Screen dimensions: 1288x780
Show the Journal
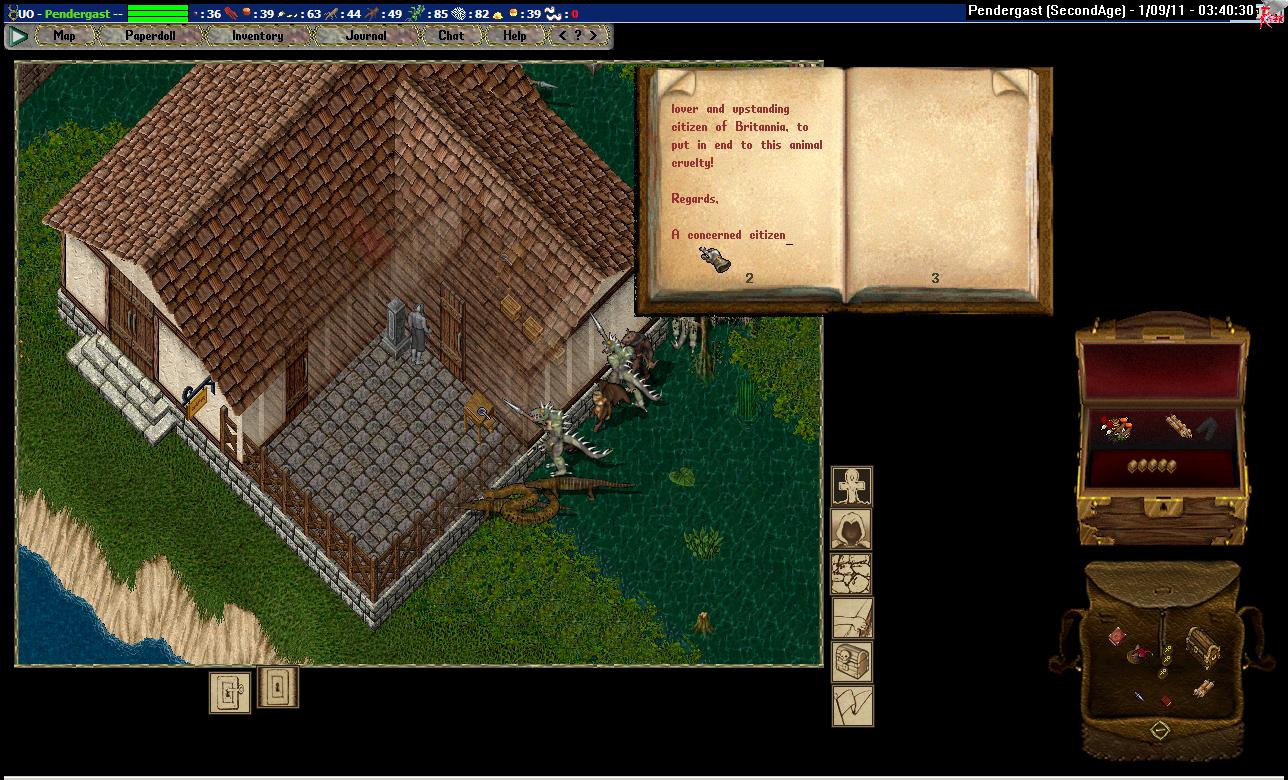366,36
